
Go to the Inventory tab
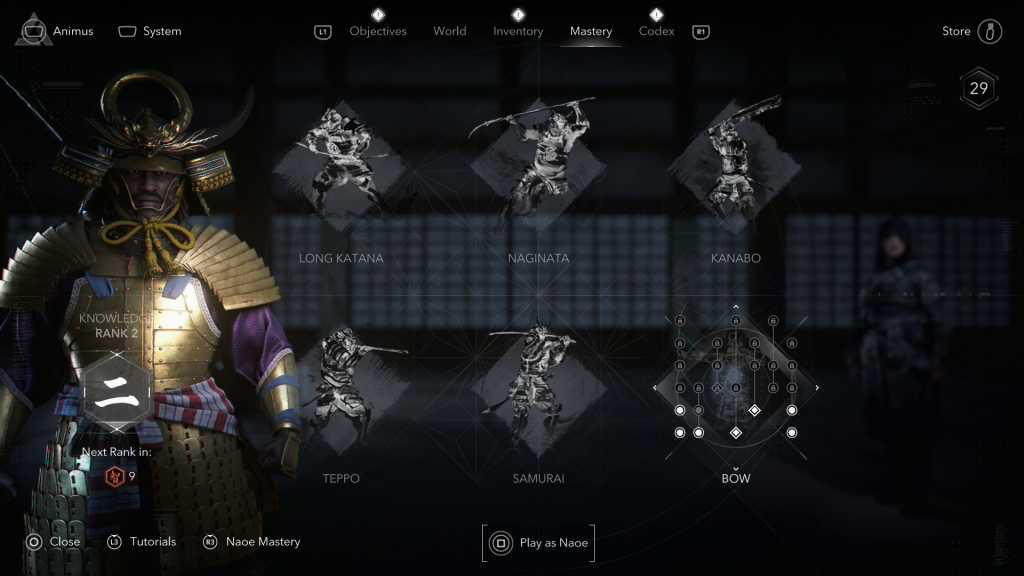(518, 31)
